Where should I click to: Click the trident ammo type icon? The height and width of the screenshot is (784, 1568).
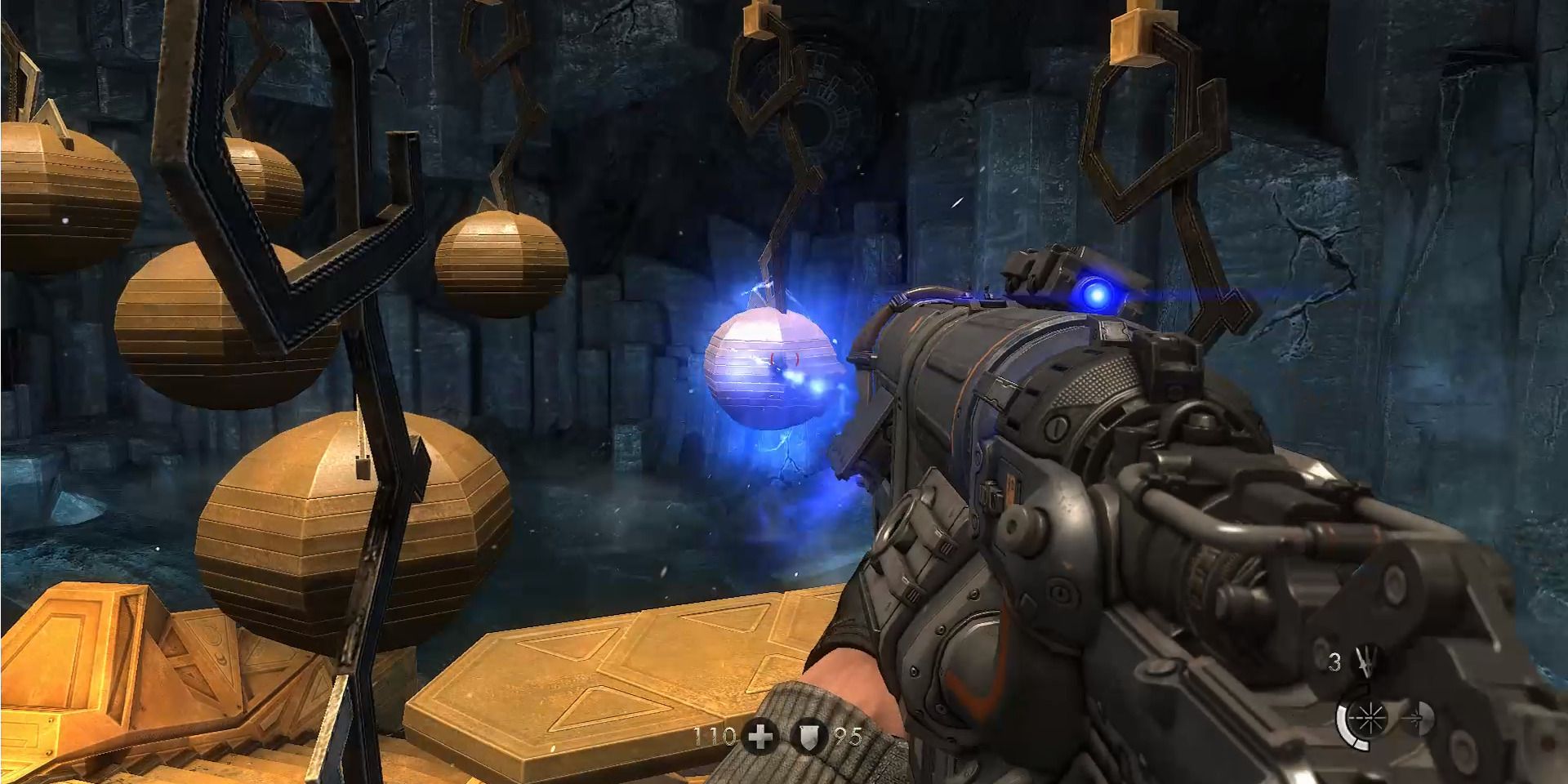tap(1366, 661)
